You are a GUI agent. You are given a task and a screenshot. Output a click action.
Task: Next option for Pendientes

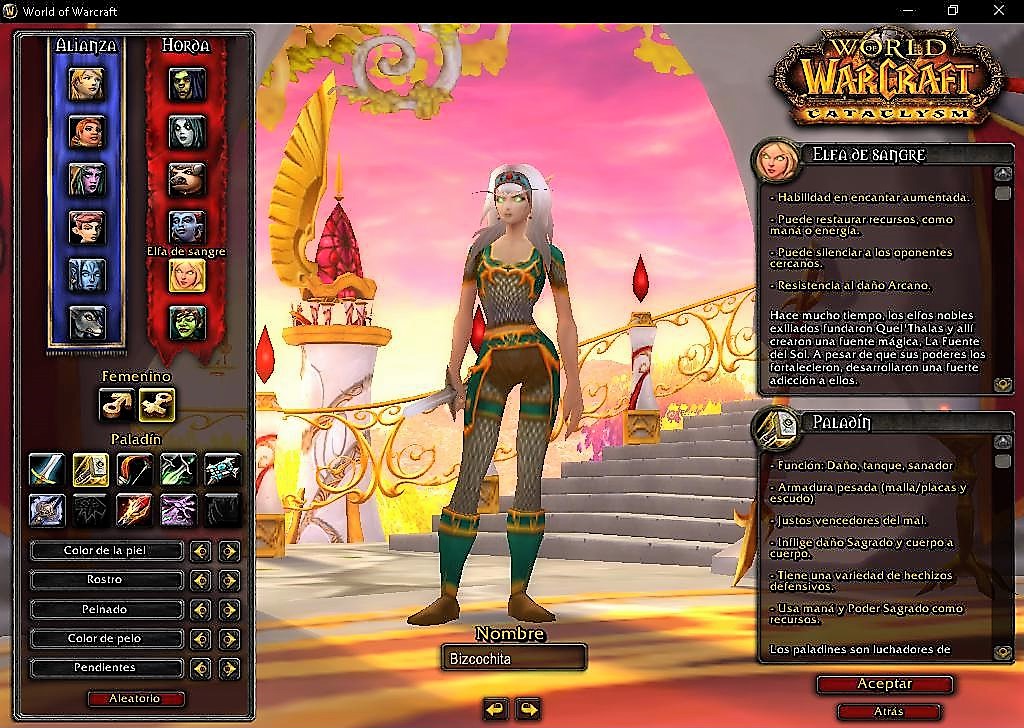pos(230,668)
